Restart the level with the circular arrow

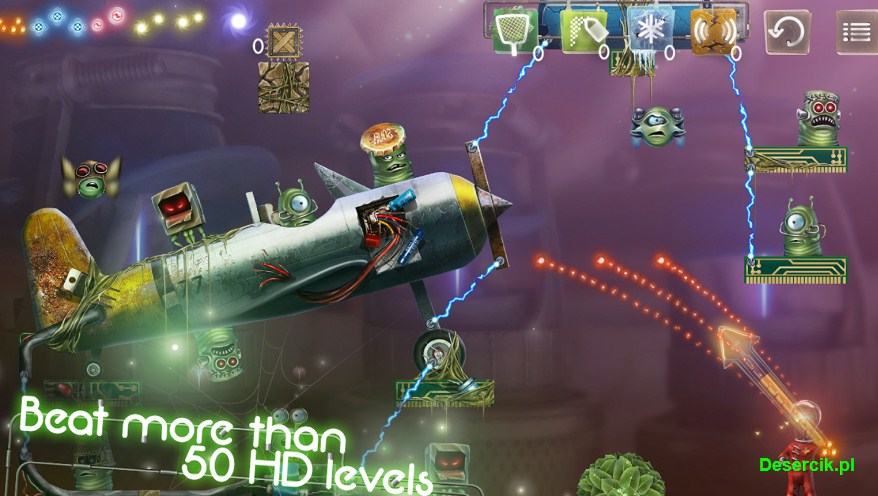click(x=787, y=32)
